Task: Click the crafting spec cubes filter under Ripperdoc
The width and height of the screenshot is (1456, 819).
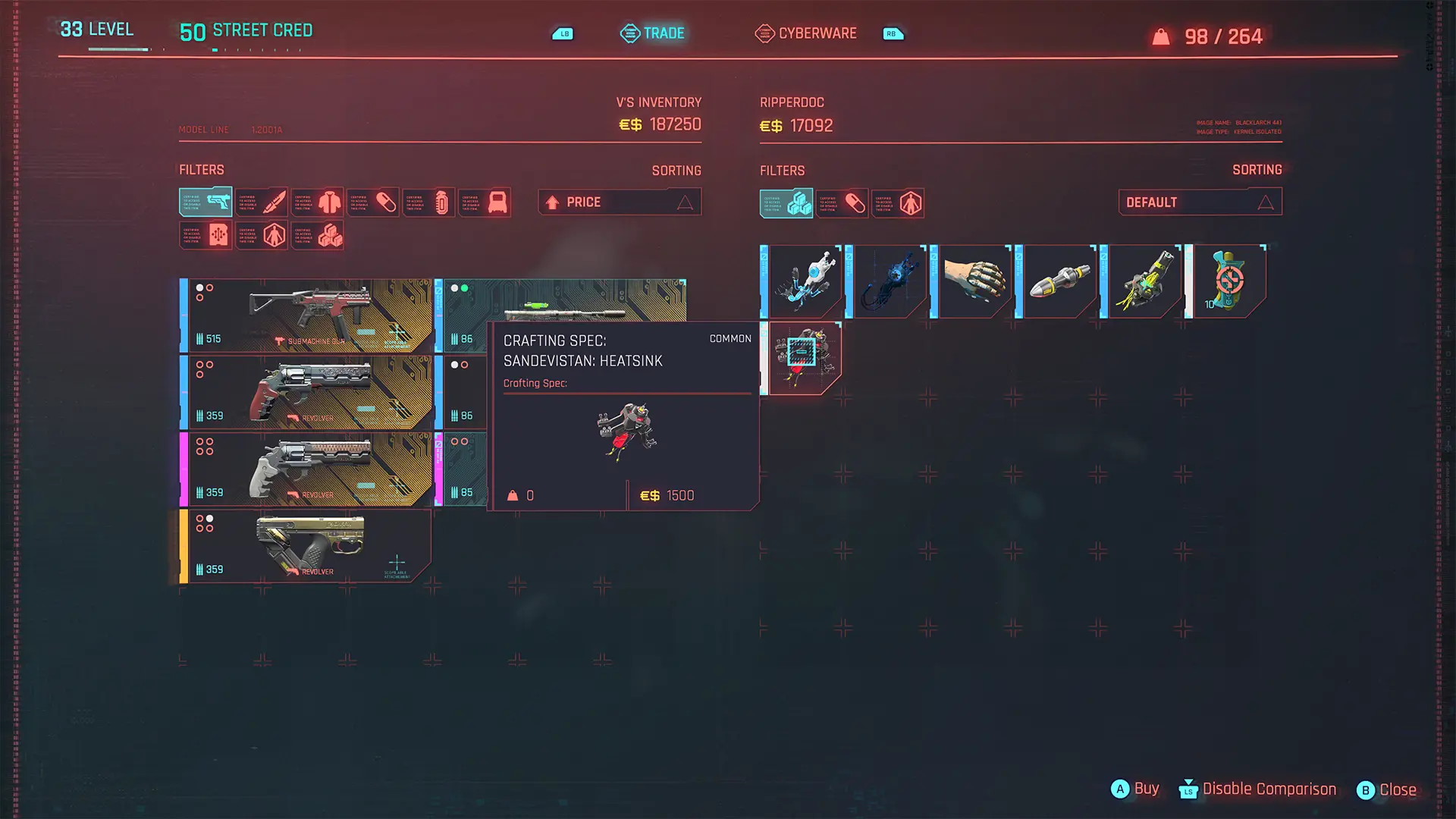Action: (x=786, y=202)
